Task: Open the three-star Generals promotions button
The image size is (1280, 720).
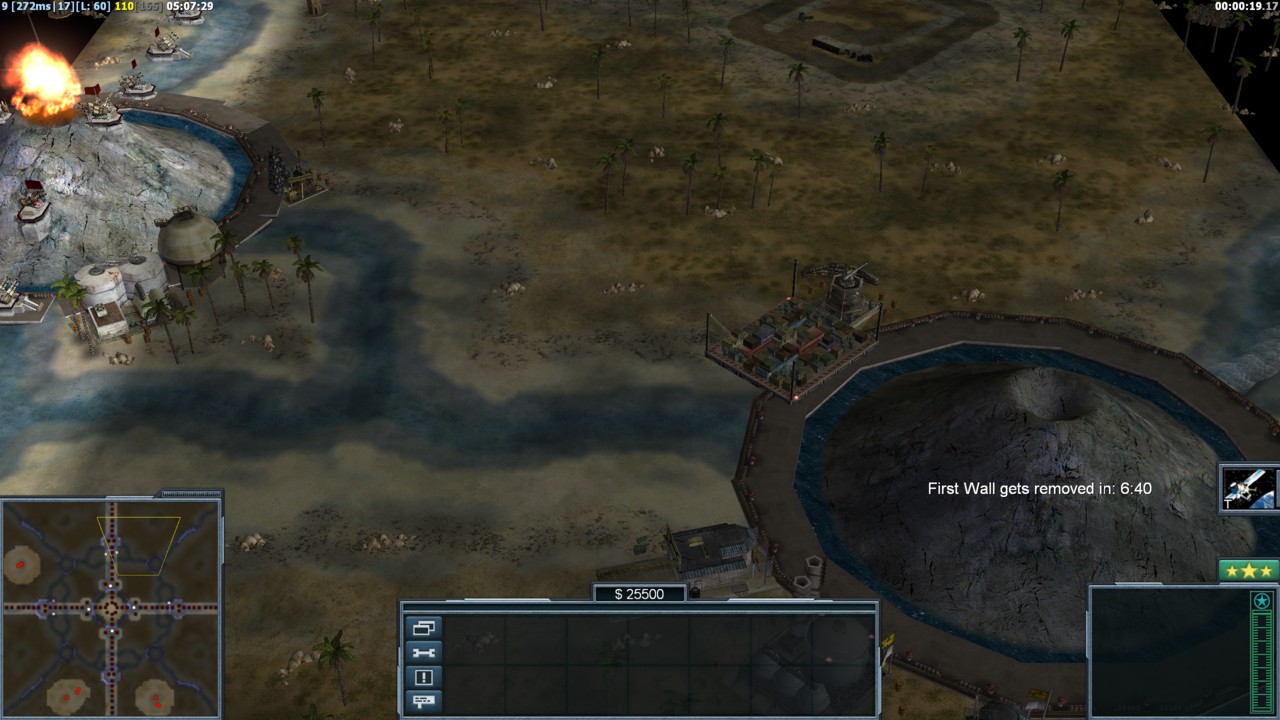Action: 1249,571
